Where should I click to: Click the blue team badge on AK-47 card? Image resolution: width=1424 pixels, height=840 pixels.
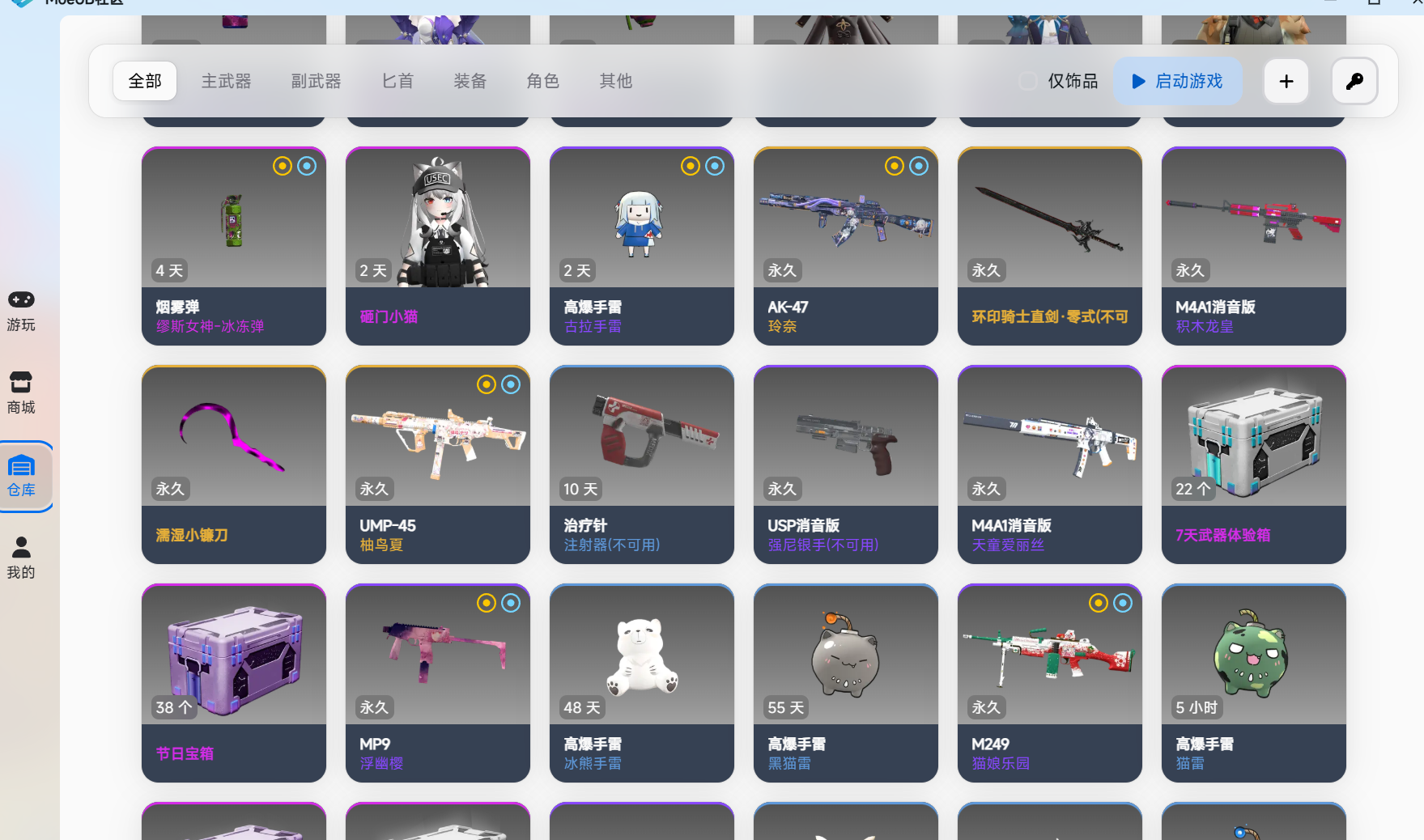click(x=919, y=166)
